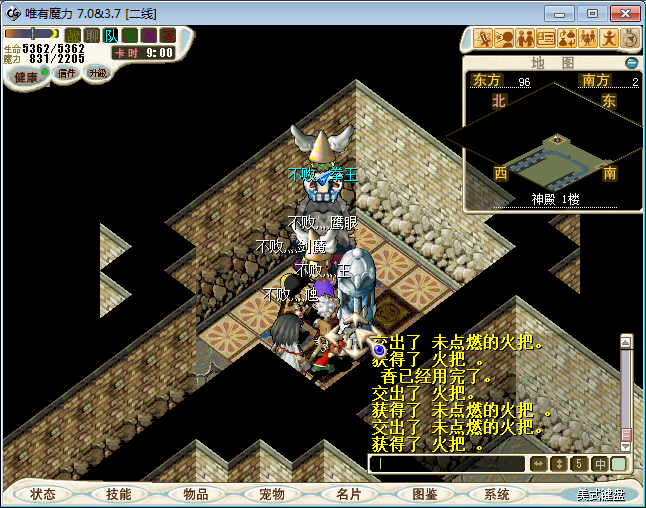Toggle the 队 (team) mode switch
Screen dimensions: 646x508
(111, 36)
